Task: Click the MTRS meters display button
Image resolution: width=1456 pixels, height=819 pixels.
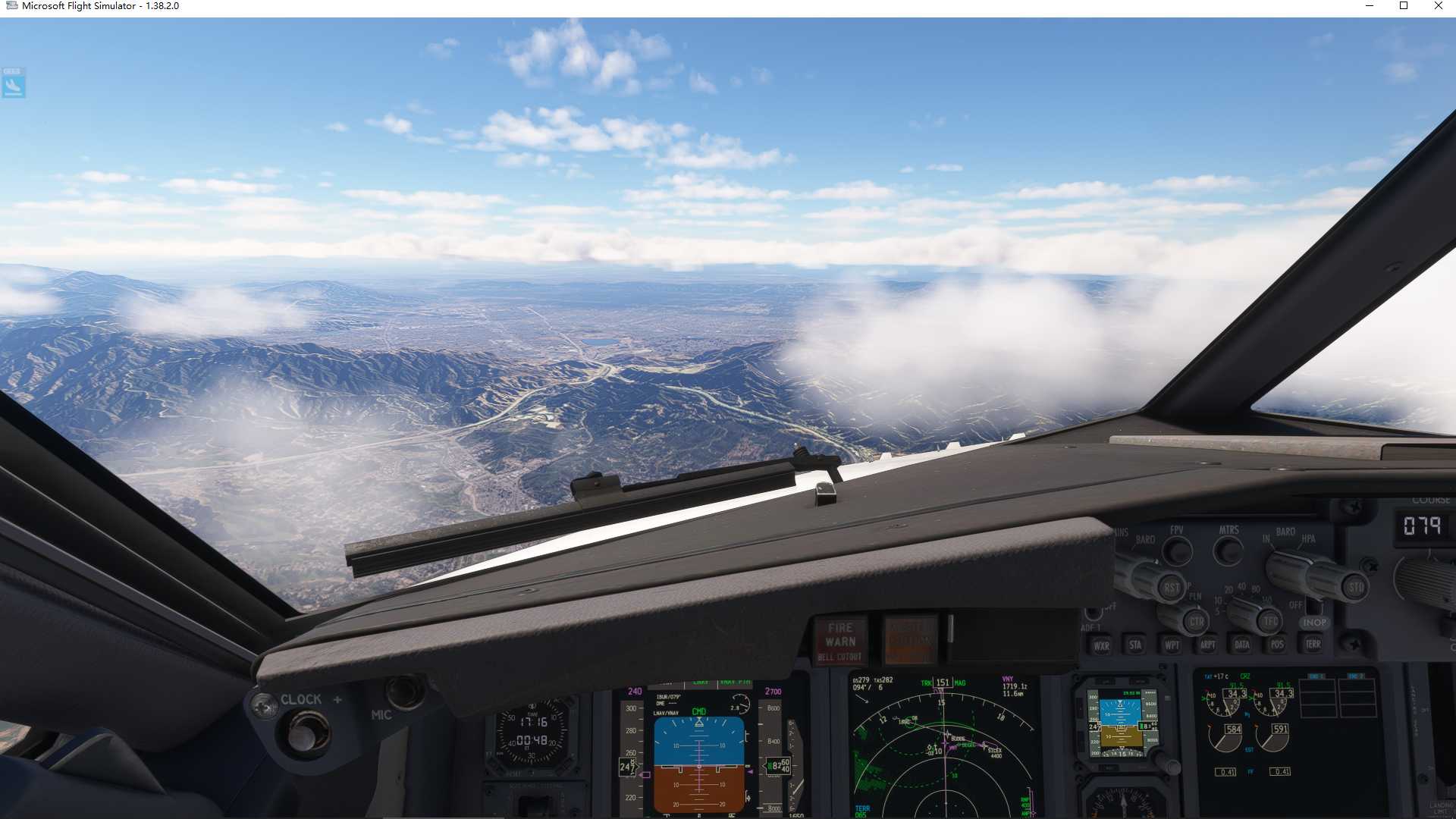Action: 1228,551
